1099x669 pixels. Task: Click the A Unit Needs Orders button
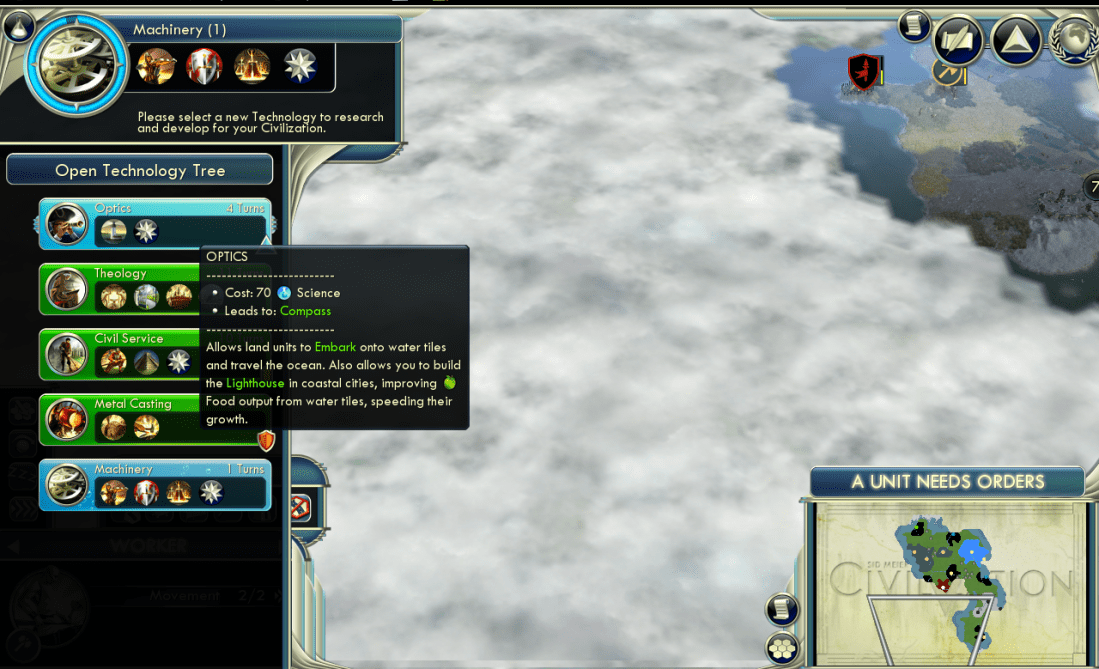947,482
